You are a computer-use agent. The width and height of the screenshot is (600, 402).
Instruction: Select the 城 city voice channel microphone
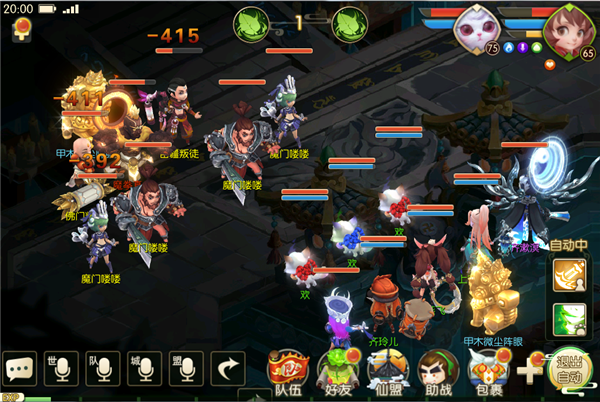144,369
